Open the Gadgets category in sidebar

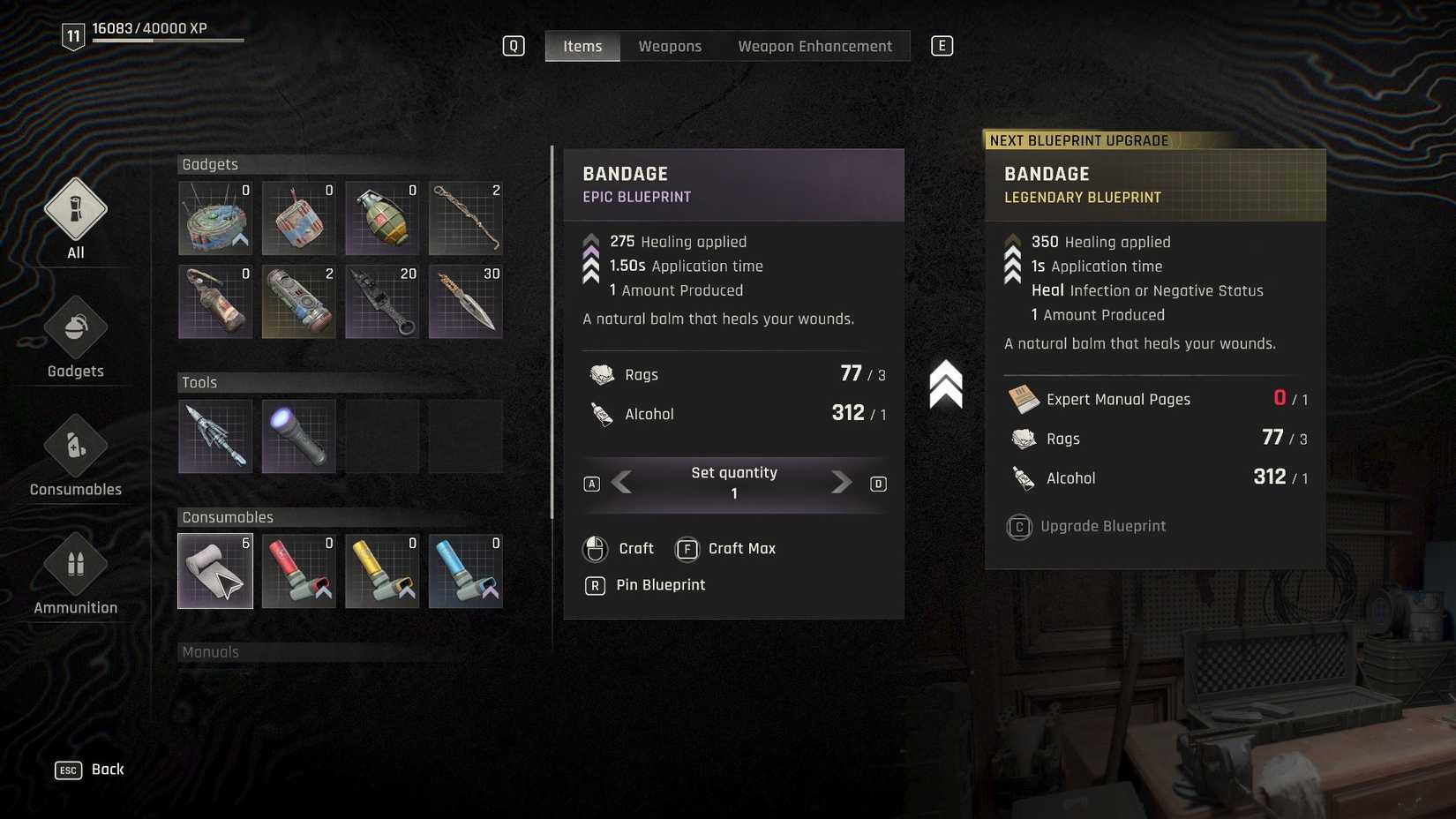pyautogui.click(x=75, y=338)
